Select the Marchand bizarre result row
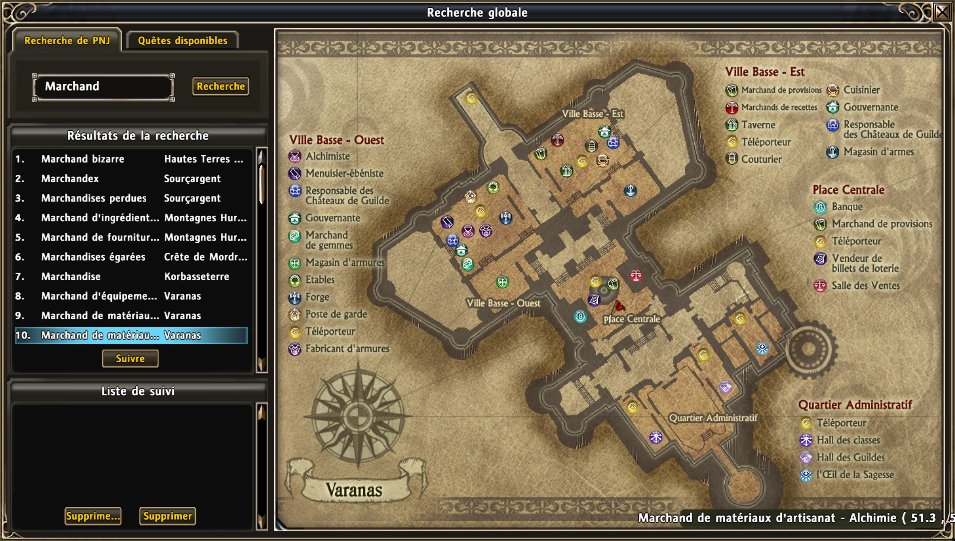 [130, 159]
